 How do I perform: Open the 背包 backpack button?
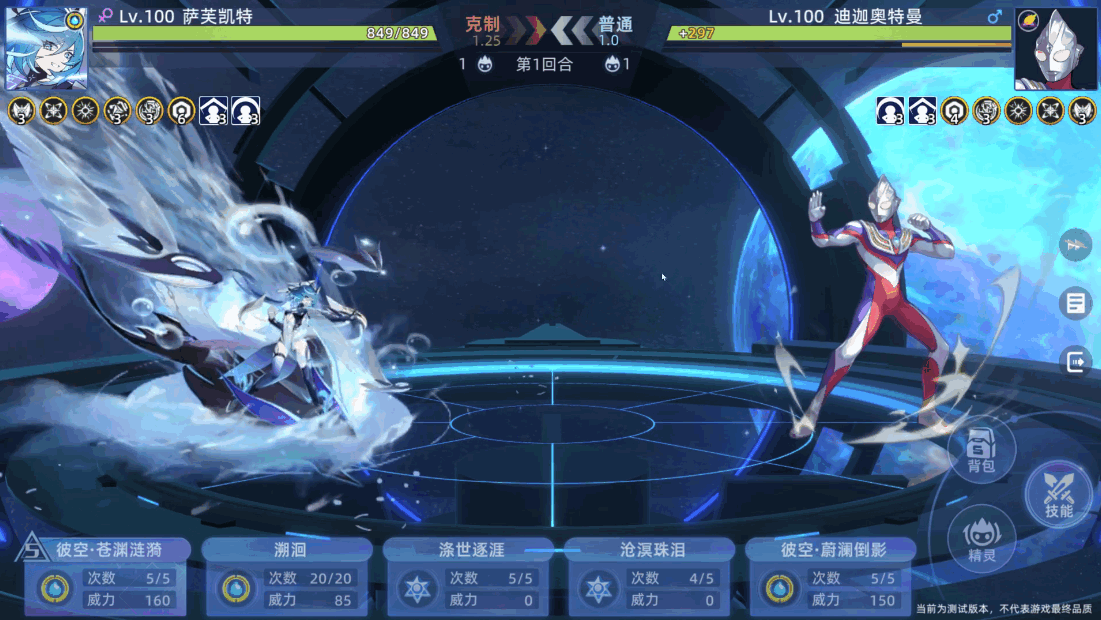tap(981, 450)
